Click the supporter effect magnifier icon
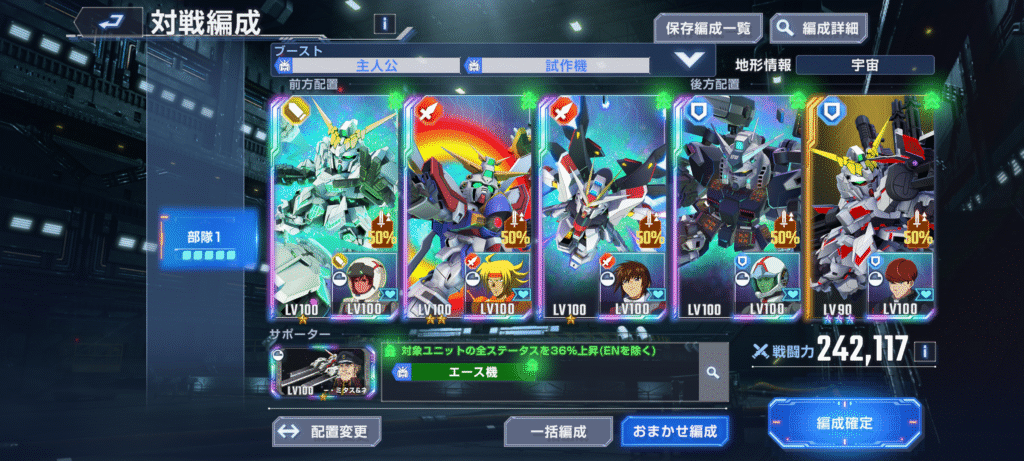This screenshot has width=1024, height=461. 713,372
